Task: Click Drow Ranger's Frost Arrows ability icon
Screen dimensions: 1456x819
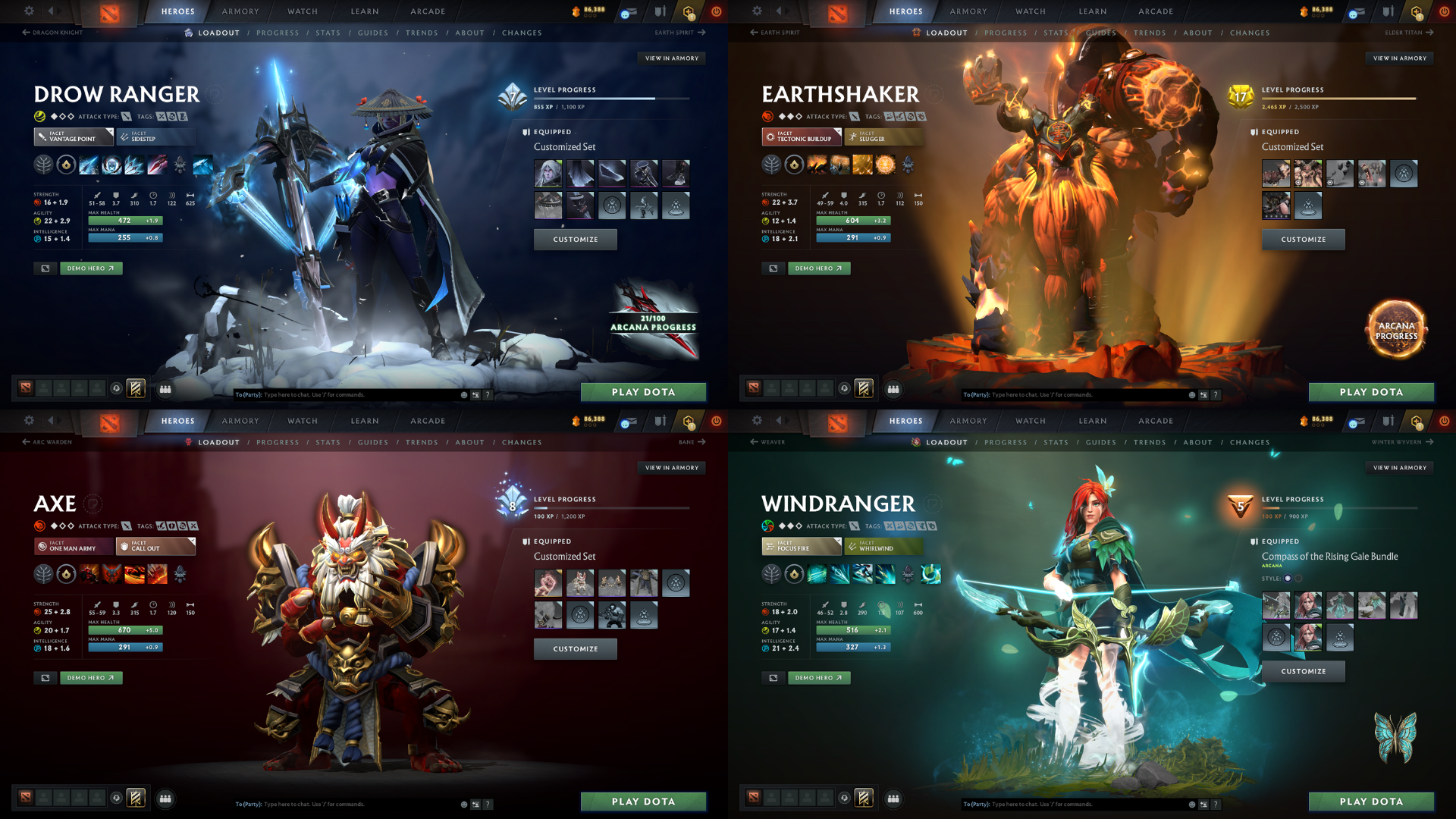Action: [89, 165]
